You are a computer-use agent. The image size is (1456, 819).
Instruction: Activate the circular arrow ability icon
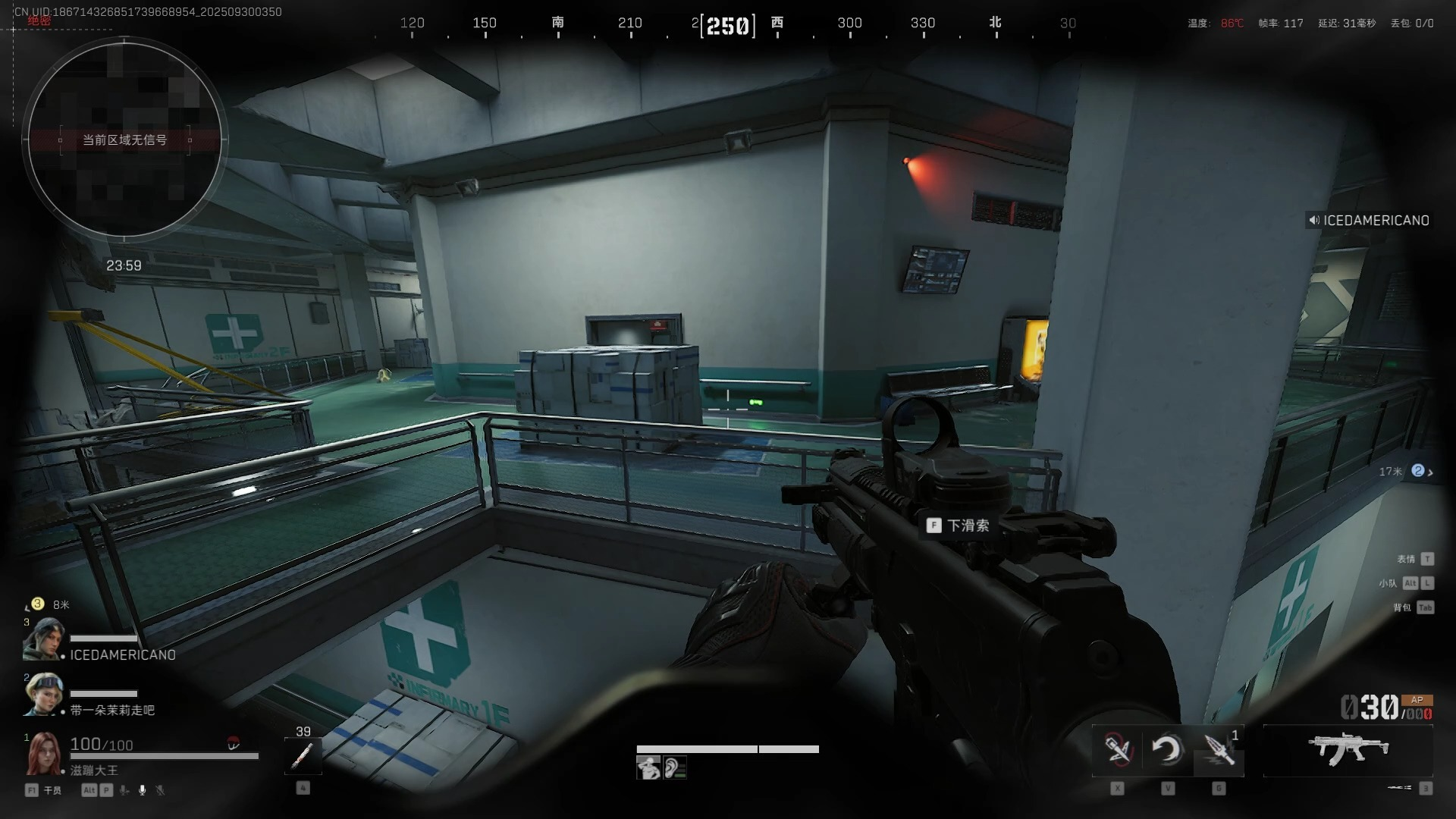1167,750
